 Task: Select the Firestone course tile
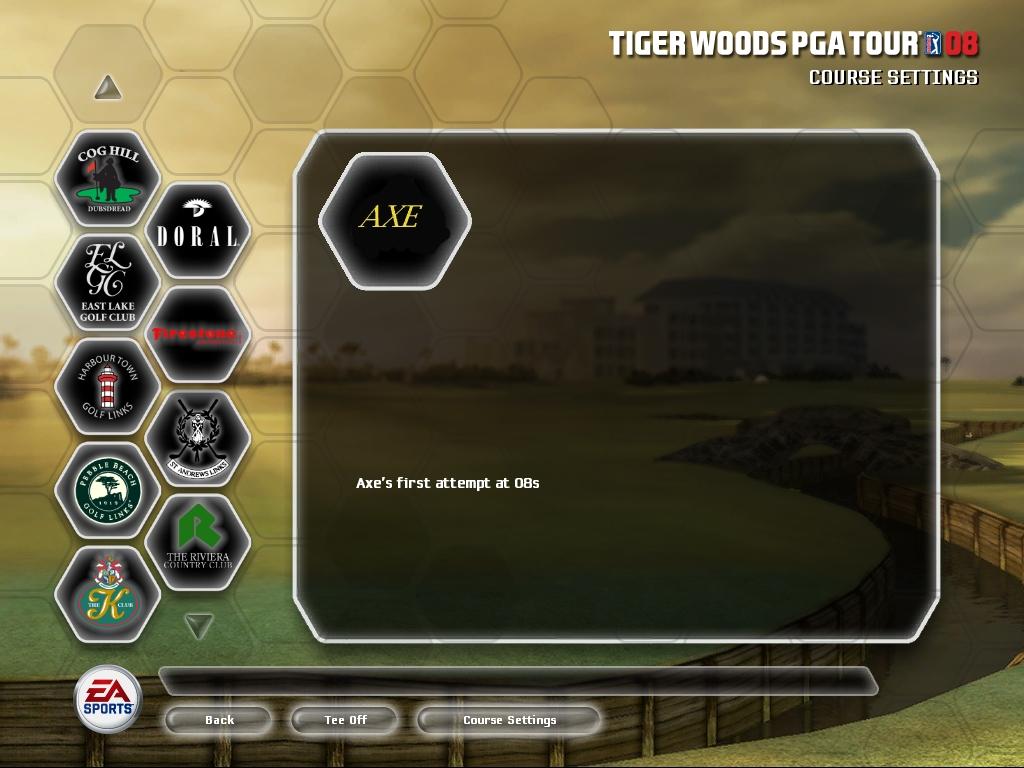[197, 335]
